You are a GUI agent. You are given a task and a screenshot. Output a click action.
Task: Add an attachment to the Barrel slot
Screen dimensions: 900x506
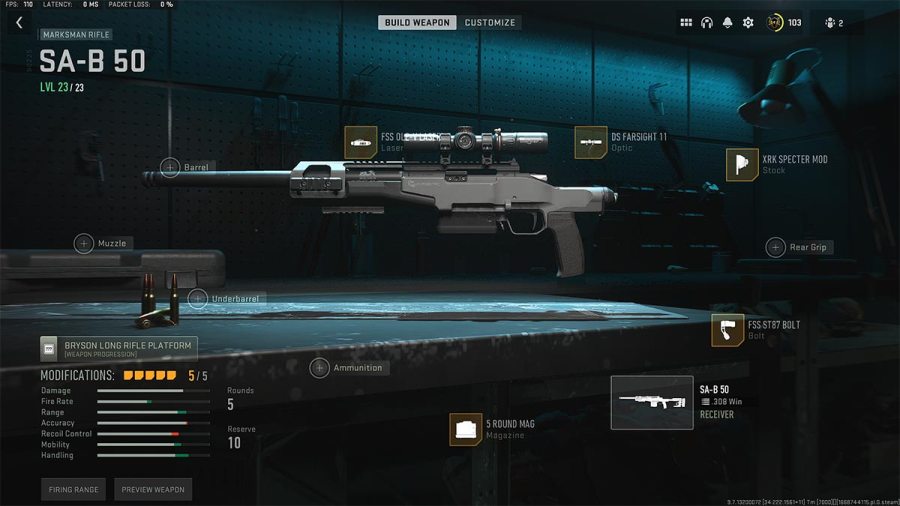(171, 168)
